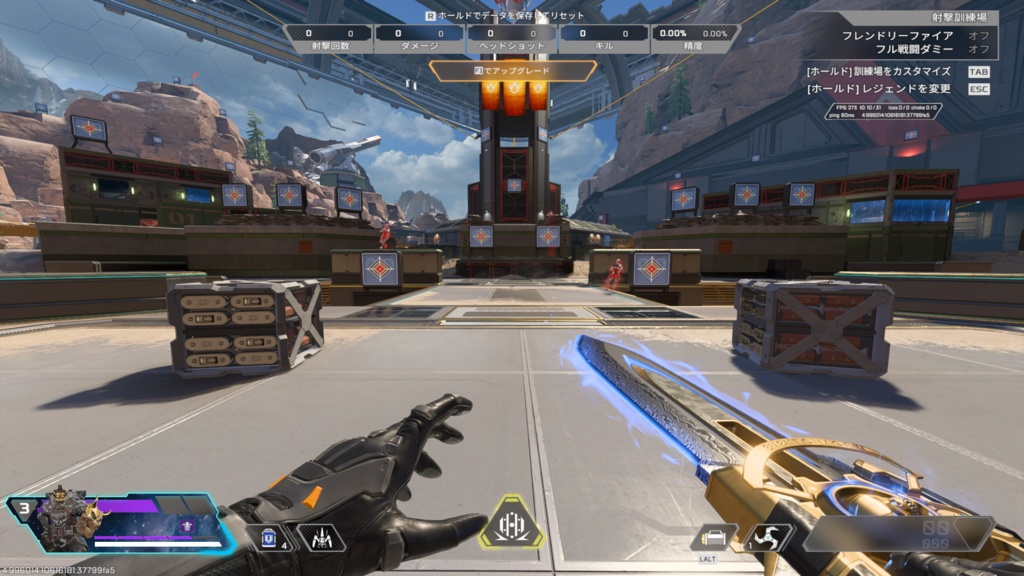This screenshot has width=1024, height=576.
Task: Open the ammo inventory icon
Action: coord(714,538)
